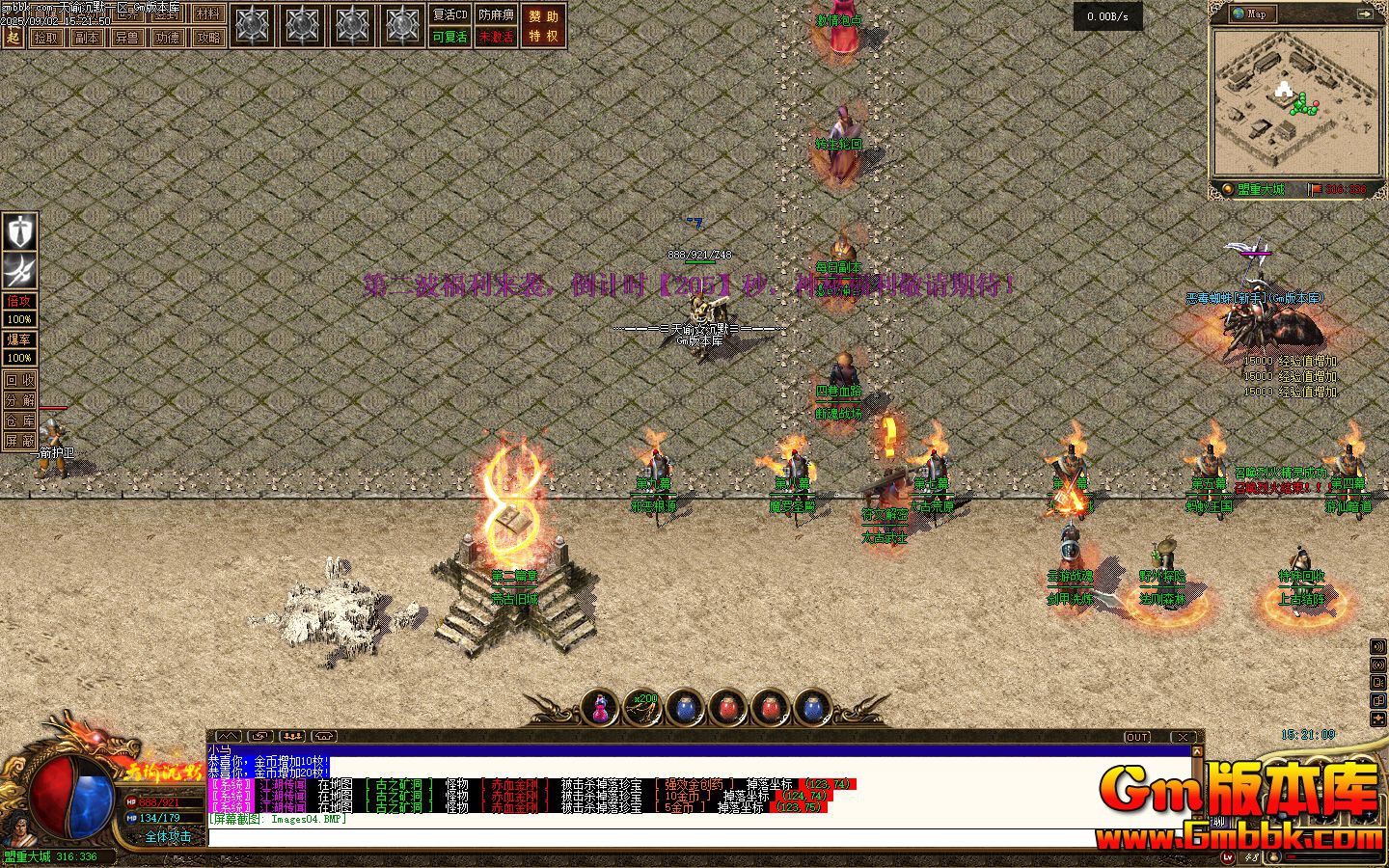Open the 回收 recycle panel
The width and height of the screenshot is (1389, 868).
tap(19, 380)
